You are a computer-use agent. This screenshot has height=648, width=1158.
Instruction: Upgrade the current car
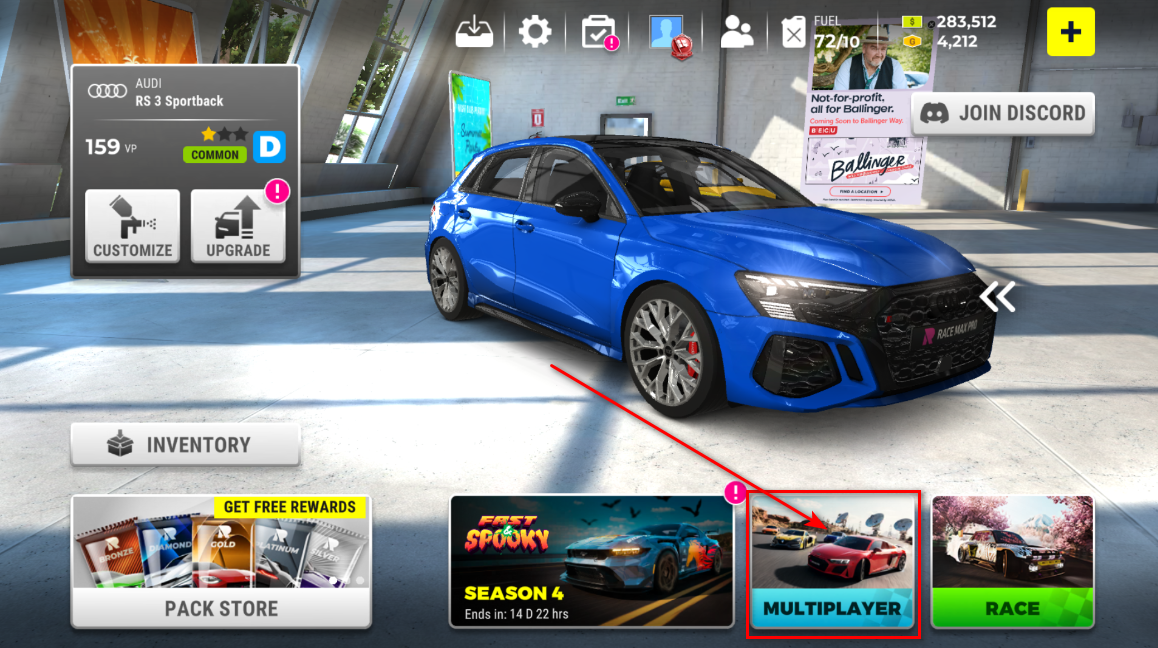click(238, 227)
